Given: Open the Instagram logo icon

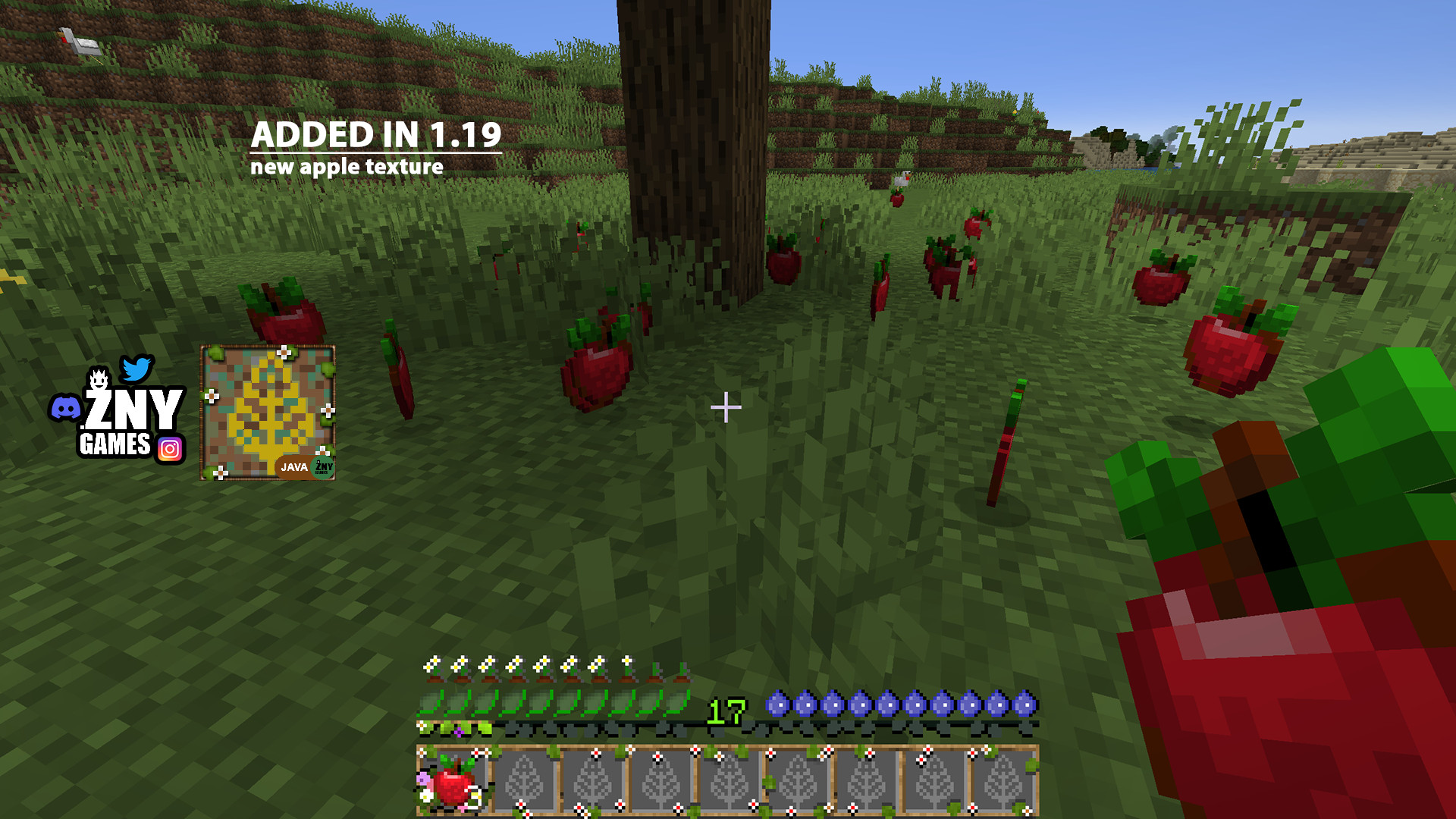Looking at the screenshot, I should 170,450.
